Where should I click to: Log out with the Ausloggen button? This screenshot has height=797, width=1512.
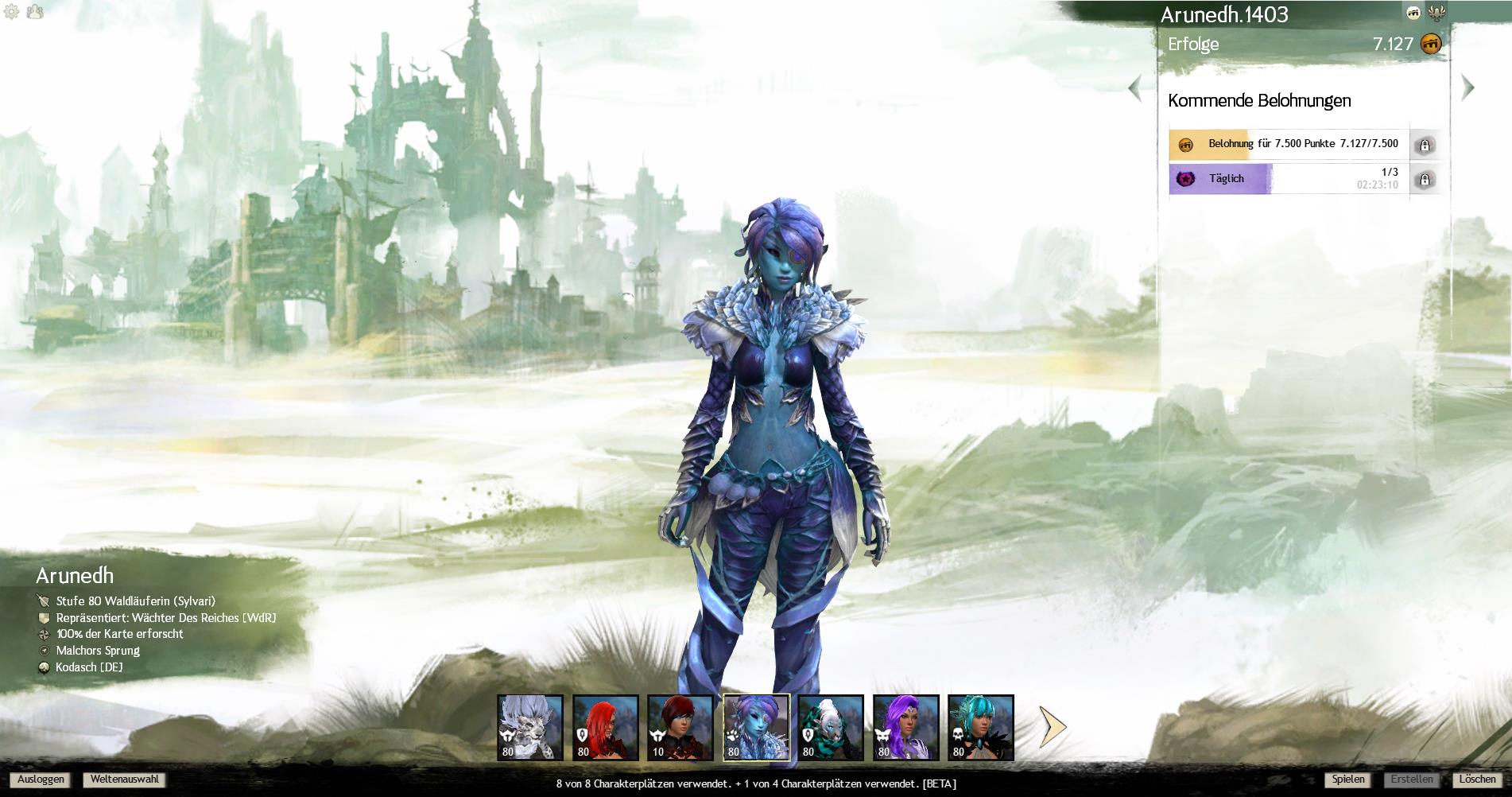click(41, 780)
